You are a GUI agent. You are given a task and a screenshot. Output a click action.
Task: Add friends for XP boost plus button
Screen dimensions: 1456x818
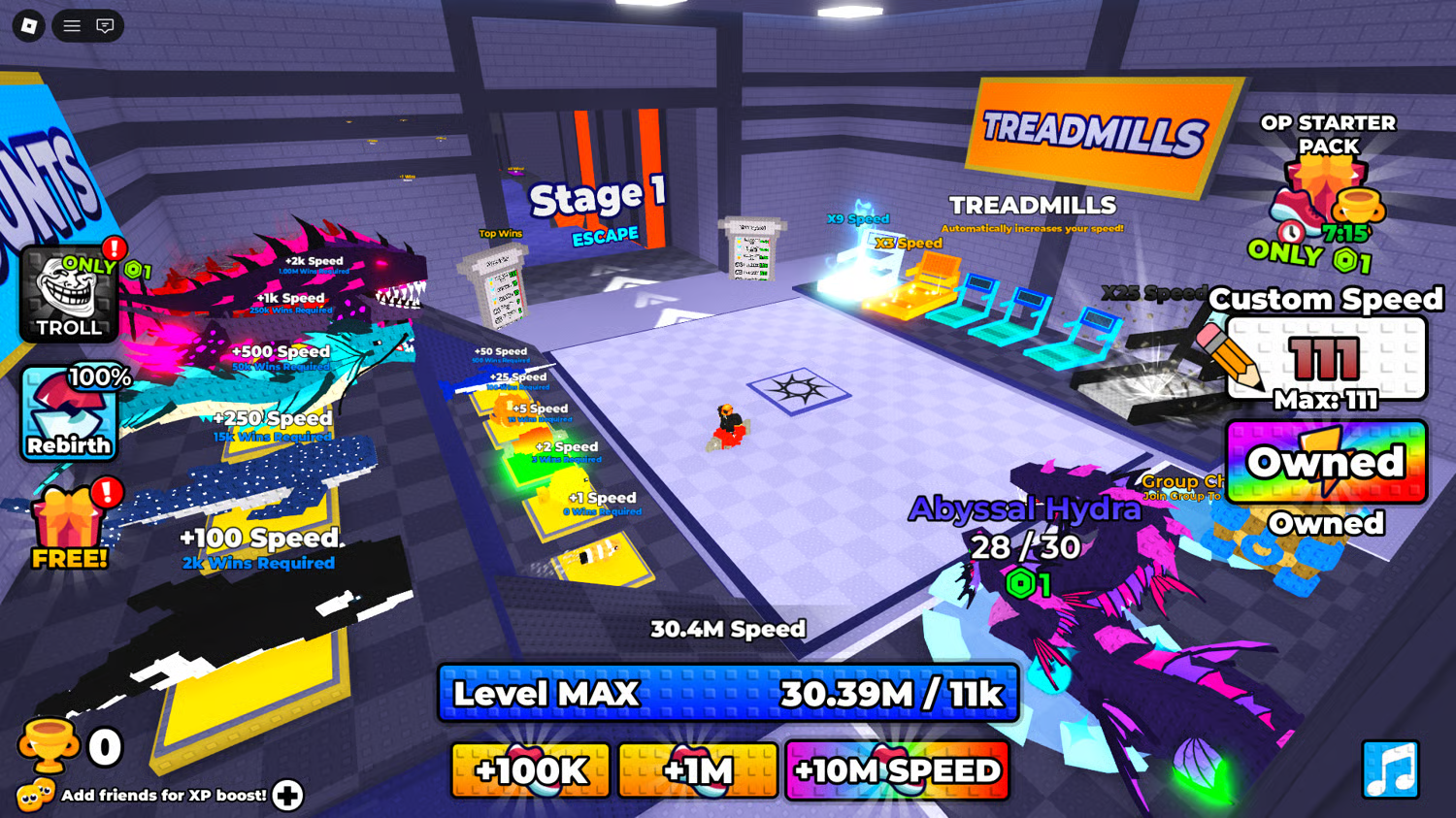coord(287,796)
